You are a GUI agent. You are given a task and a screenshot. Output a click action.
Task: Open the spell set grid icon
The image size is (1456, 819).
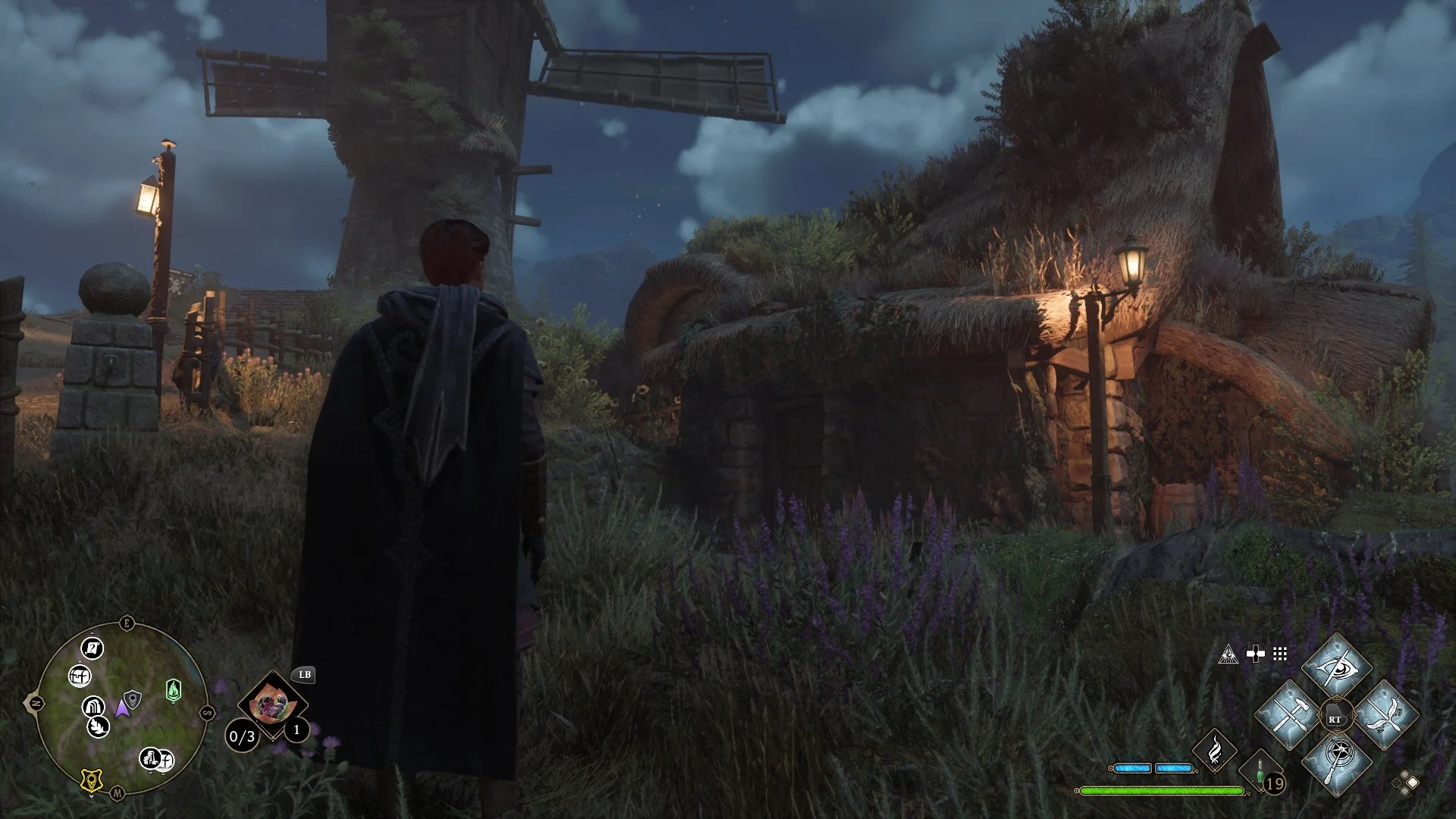click(x=1280, y=654)
